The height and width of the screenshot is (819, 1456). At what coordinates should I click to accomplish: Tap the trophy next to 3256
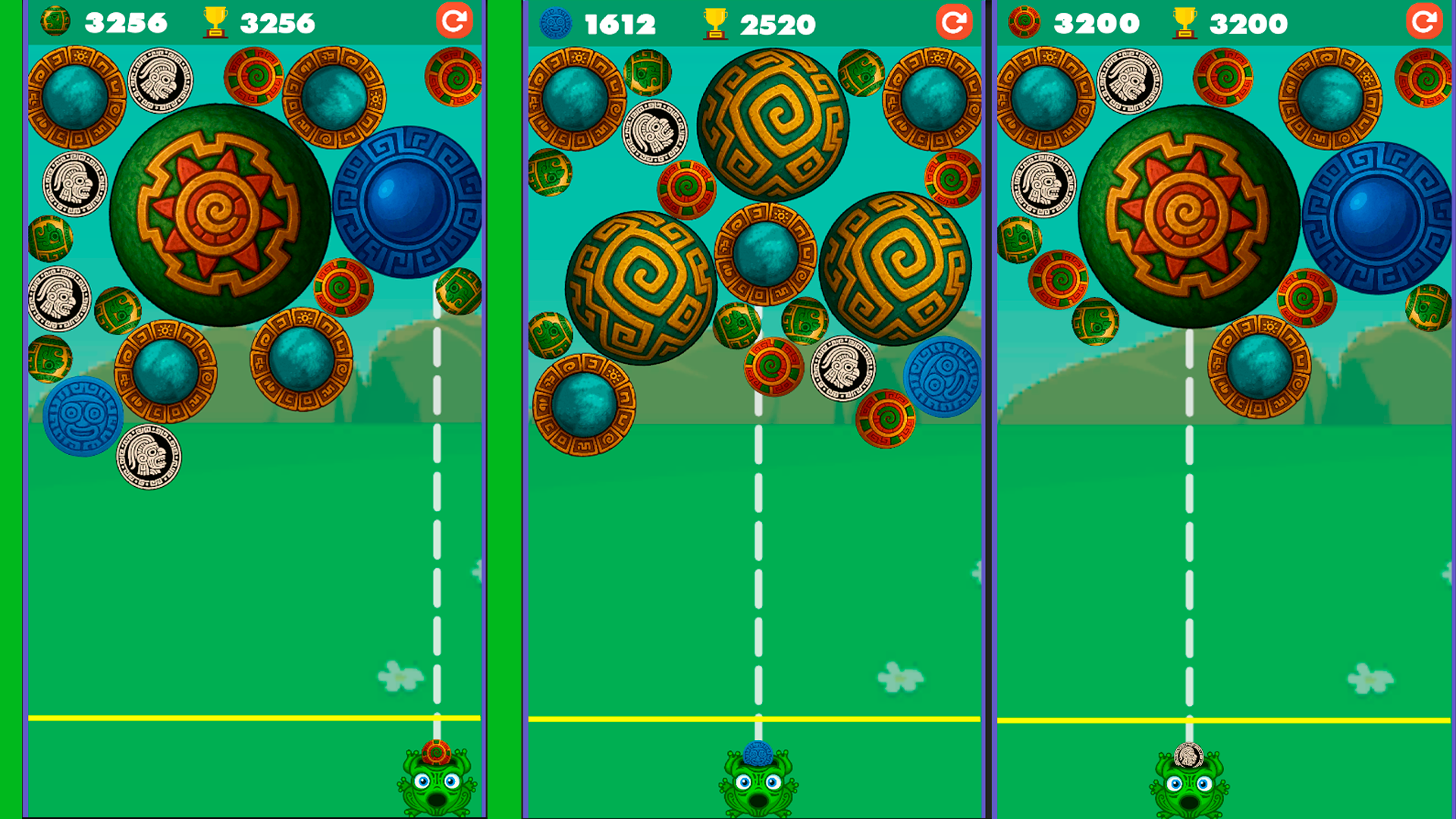tap(215, 21)
